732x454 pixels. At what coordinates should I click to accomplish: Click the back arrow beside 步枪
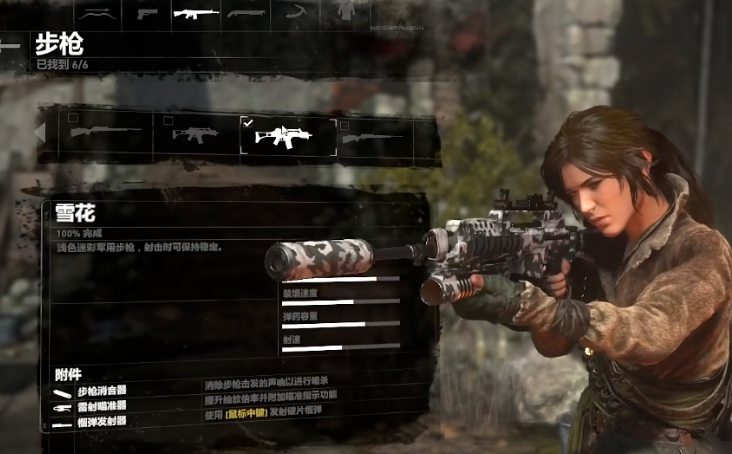click(x=11, y=46)
